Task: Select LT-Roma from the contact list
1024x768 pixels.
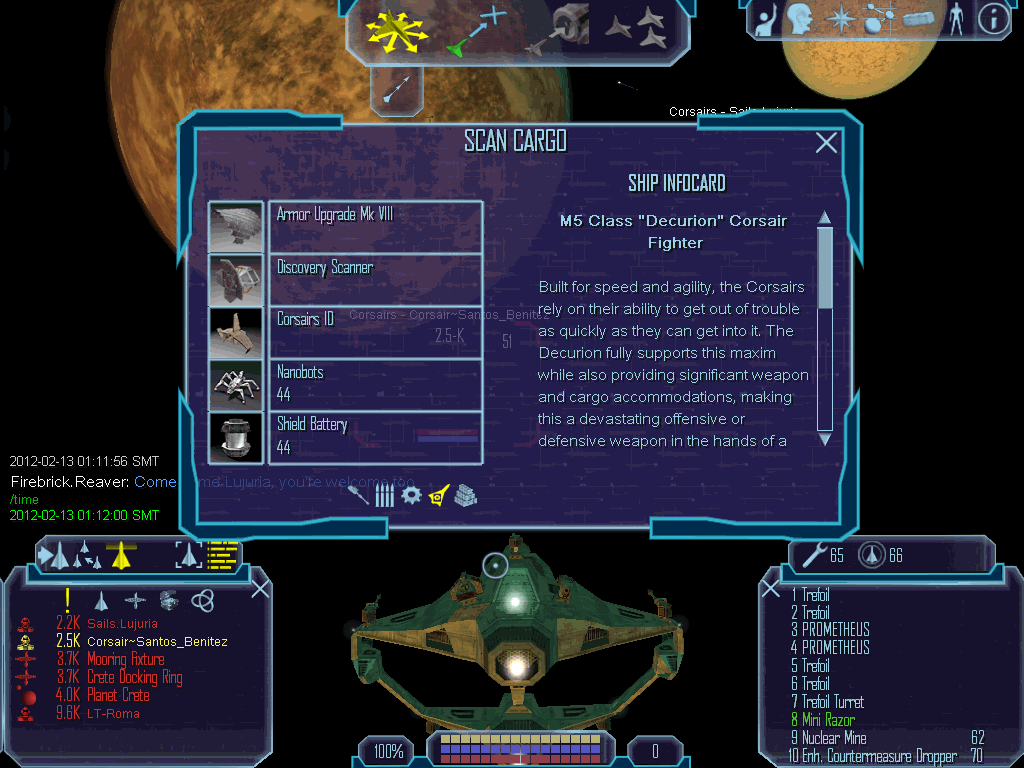Action: [x=113, y=713]
